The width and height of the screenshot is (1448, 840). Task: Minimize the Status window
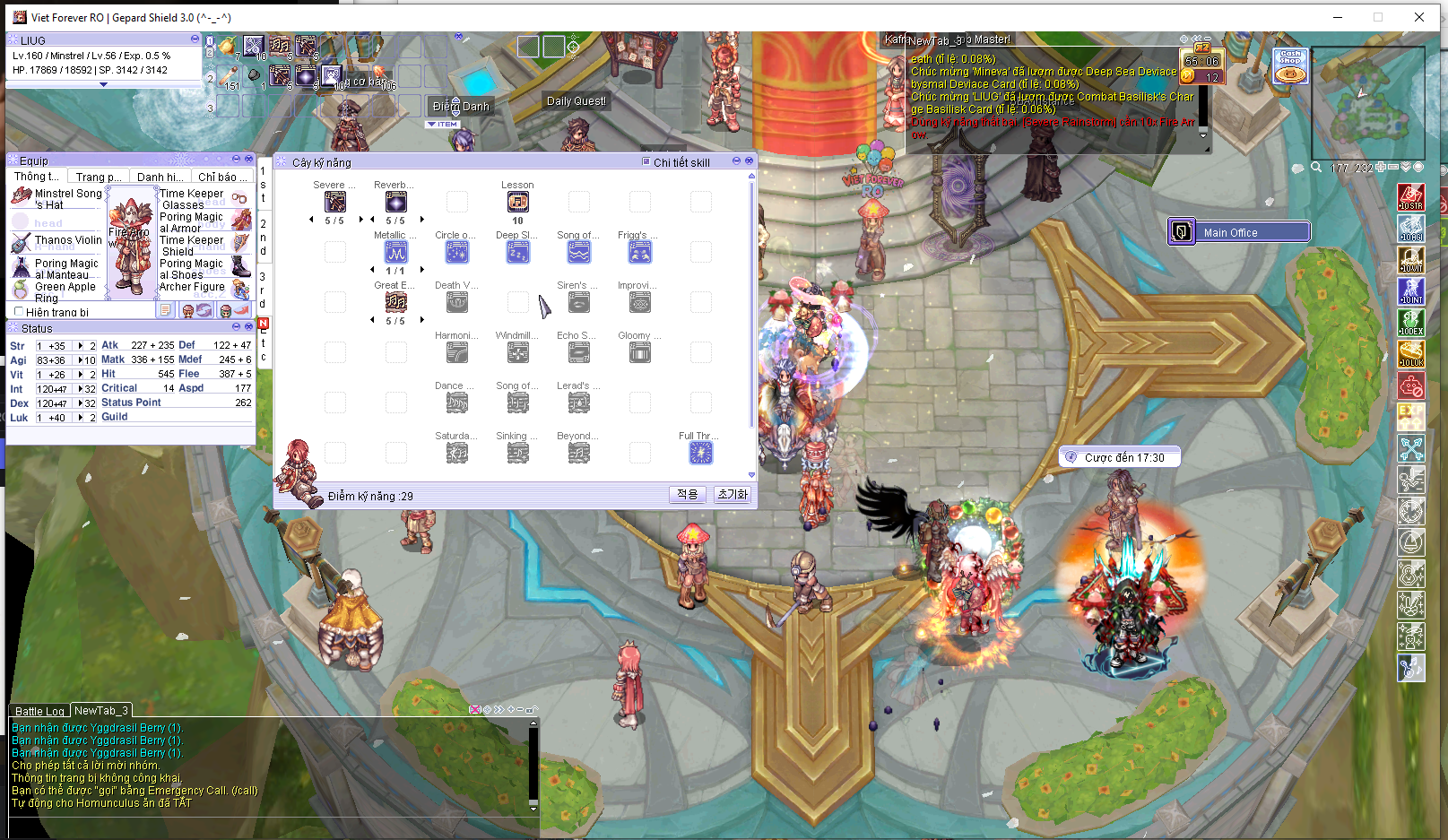236,327
